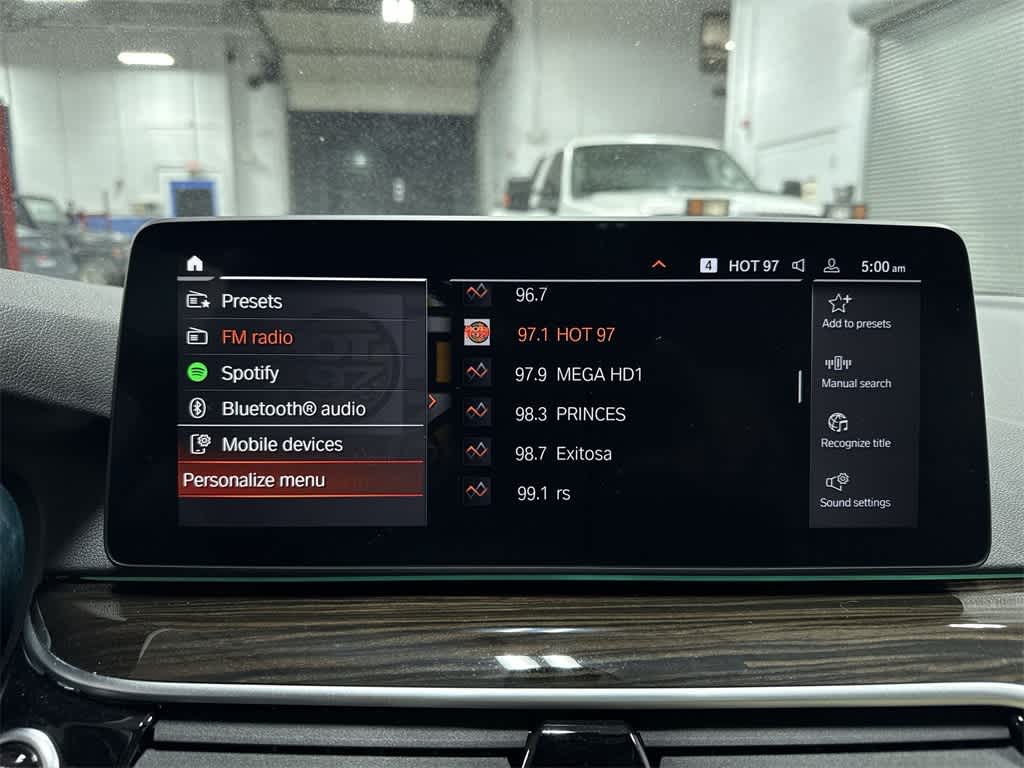The width and height of the screenshot is (1024, 768).
Task: Open Sound settings
Action: point(855,490)
